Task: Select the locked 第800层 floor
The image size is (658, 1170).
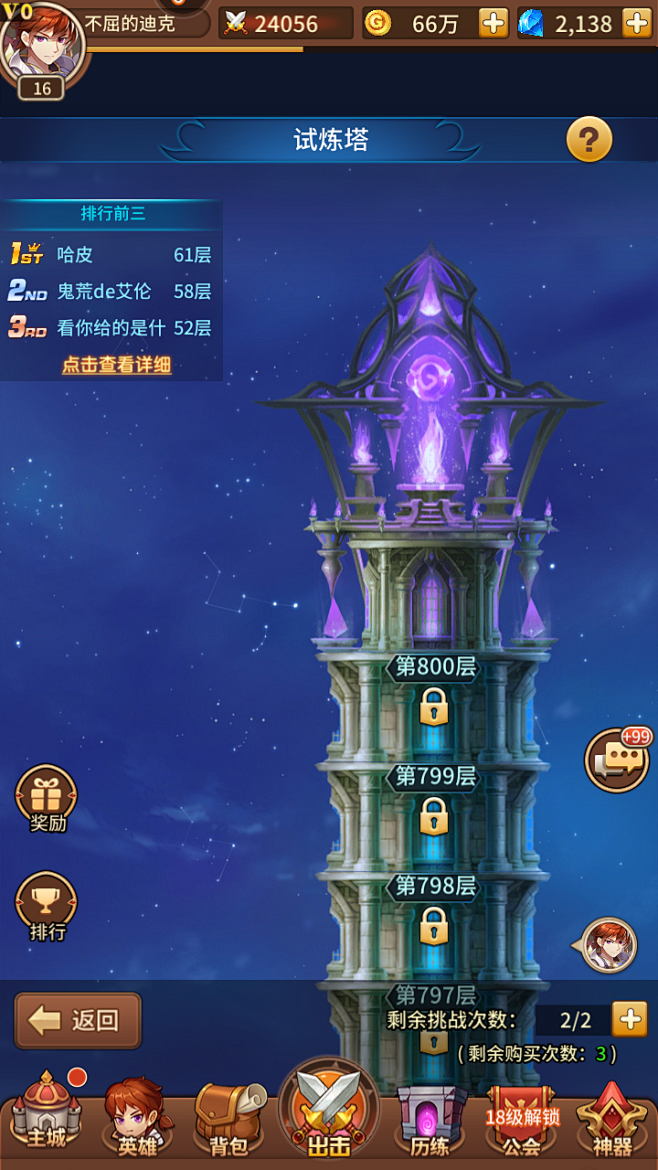Action: pyautogui.click(x=434, y=690)
